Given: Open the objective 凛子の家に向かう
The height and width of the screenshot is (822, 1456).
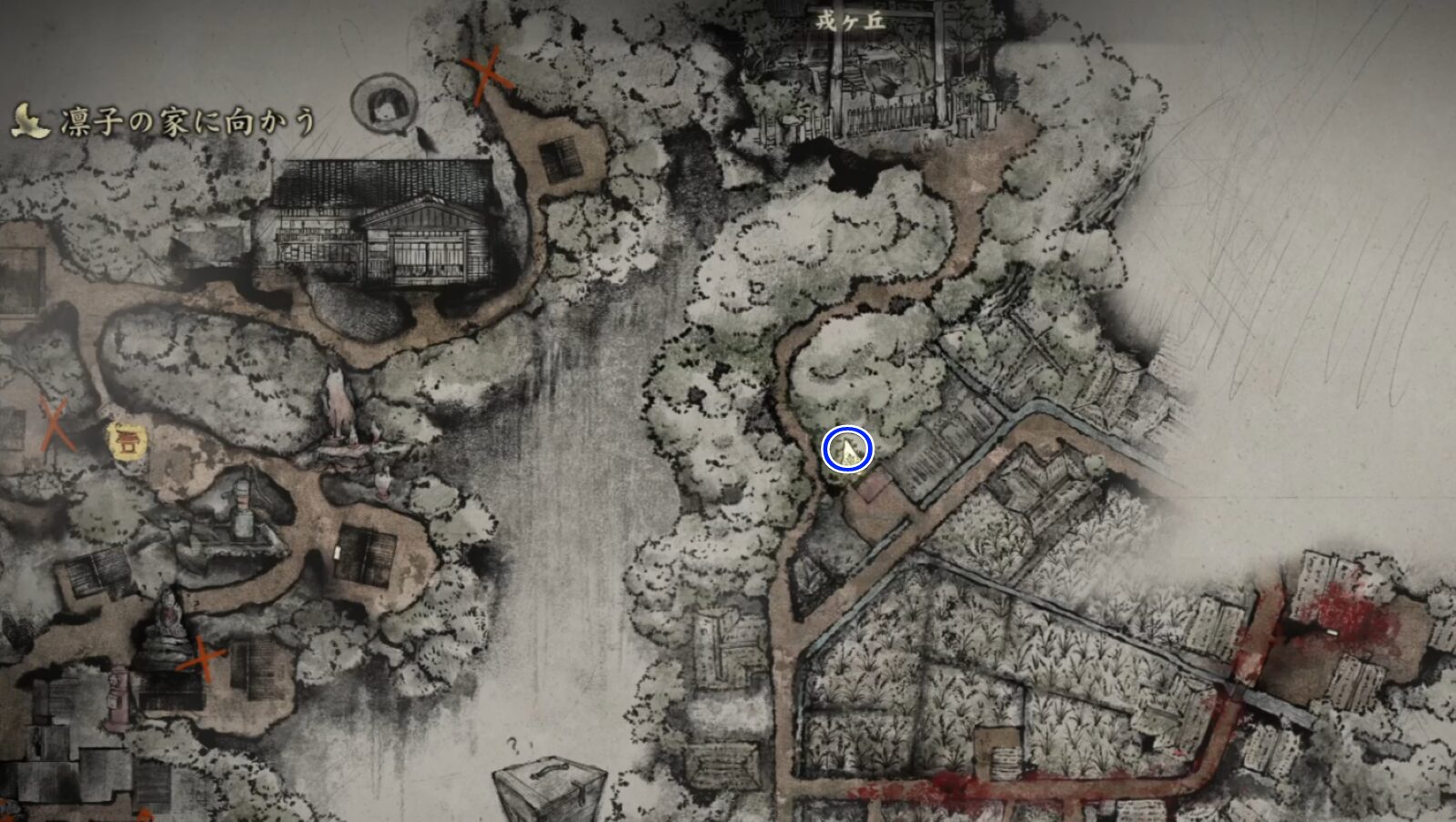Looking at the screenshot, I should [x=187, y=117].
